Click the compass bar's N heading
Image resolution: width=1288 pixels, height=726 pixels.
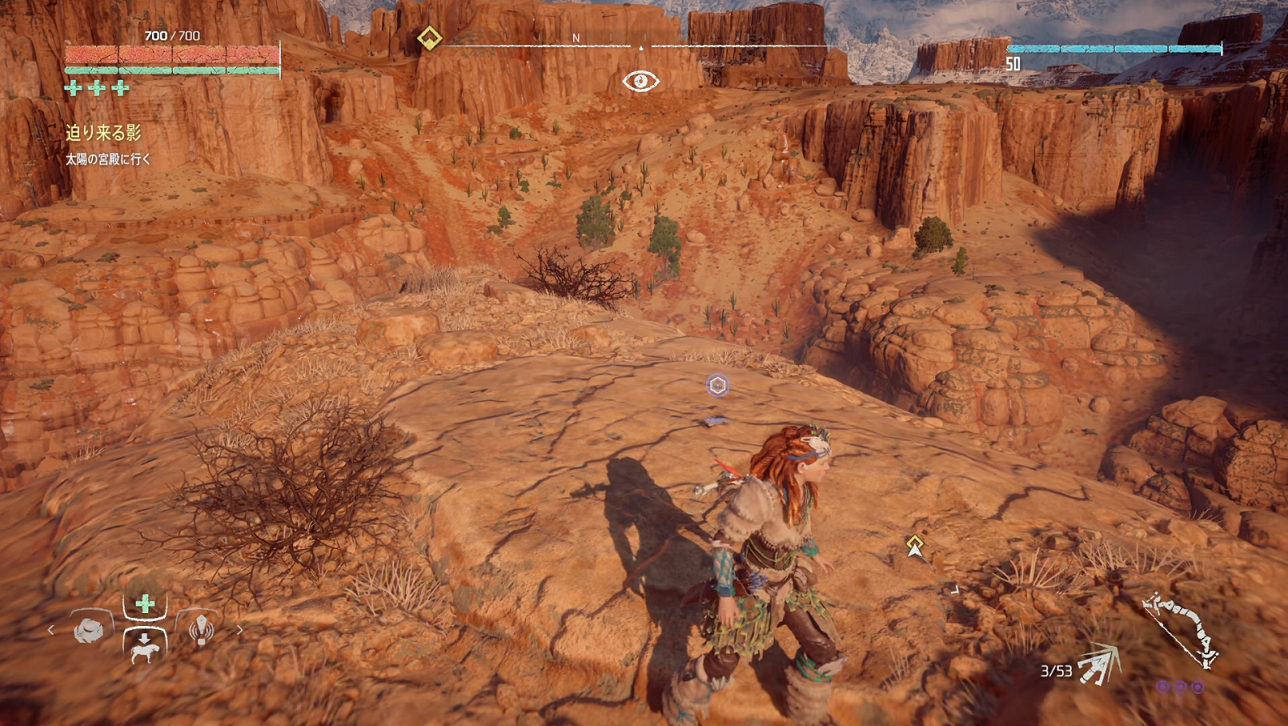coord(576,38)
